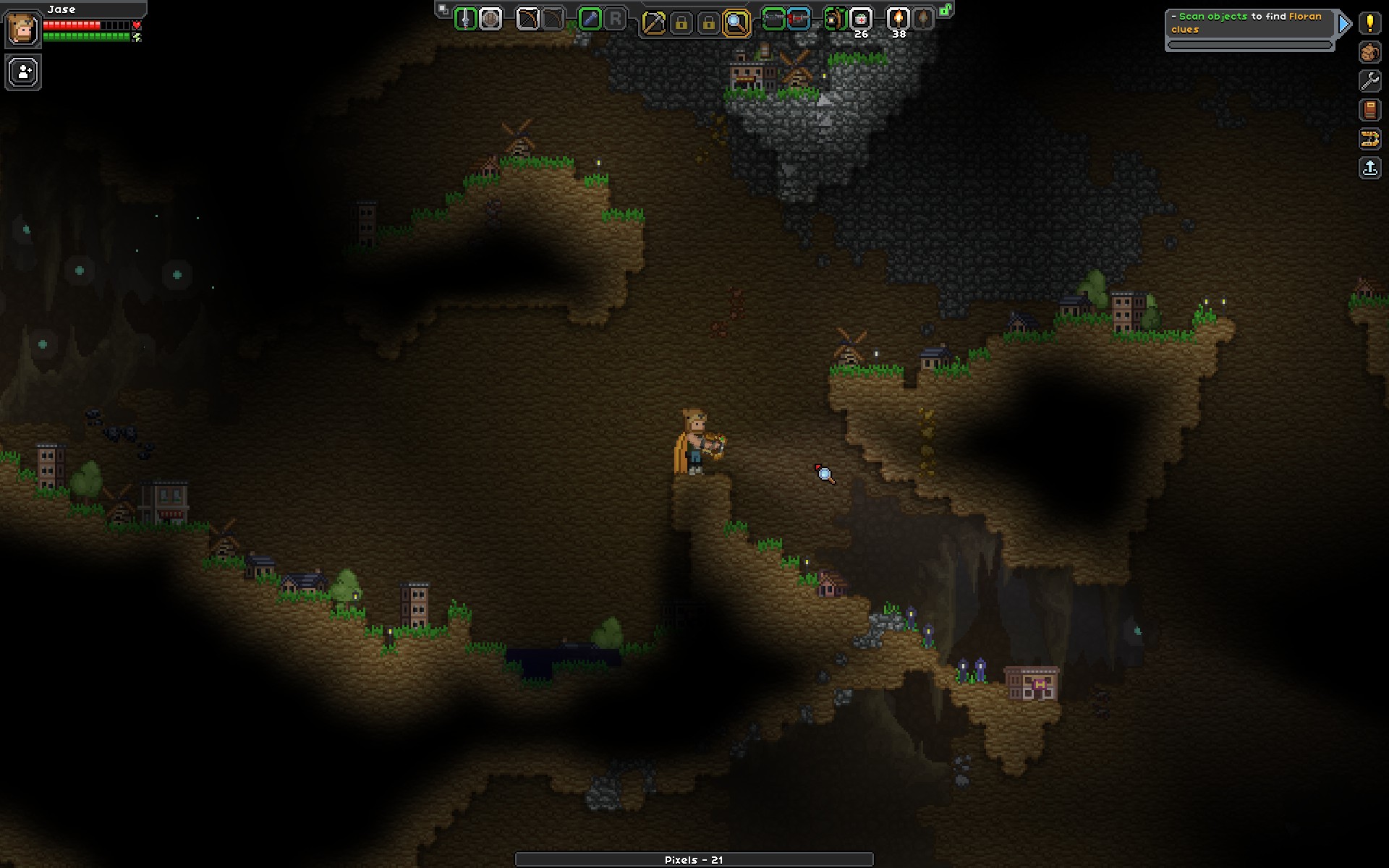The height and width of the screenshot is (868, 1389).
Task: Expand the Floran clues quest tracker arrow
Action: coord(1344,24)
